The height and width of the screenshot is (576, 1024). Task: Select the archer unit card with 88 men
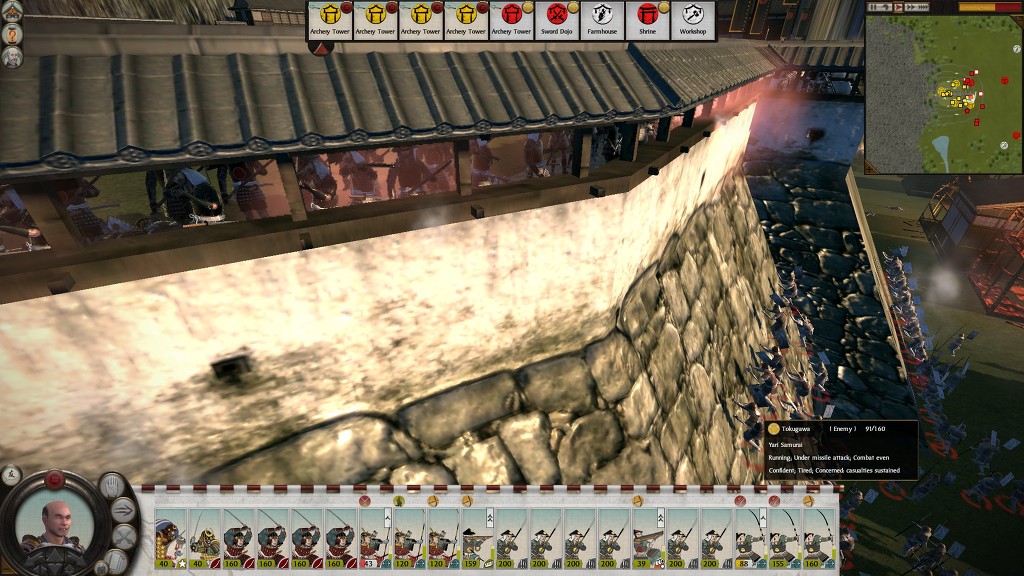pos(749,538)
